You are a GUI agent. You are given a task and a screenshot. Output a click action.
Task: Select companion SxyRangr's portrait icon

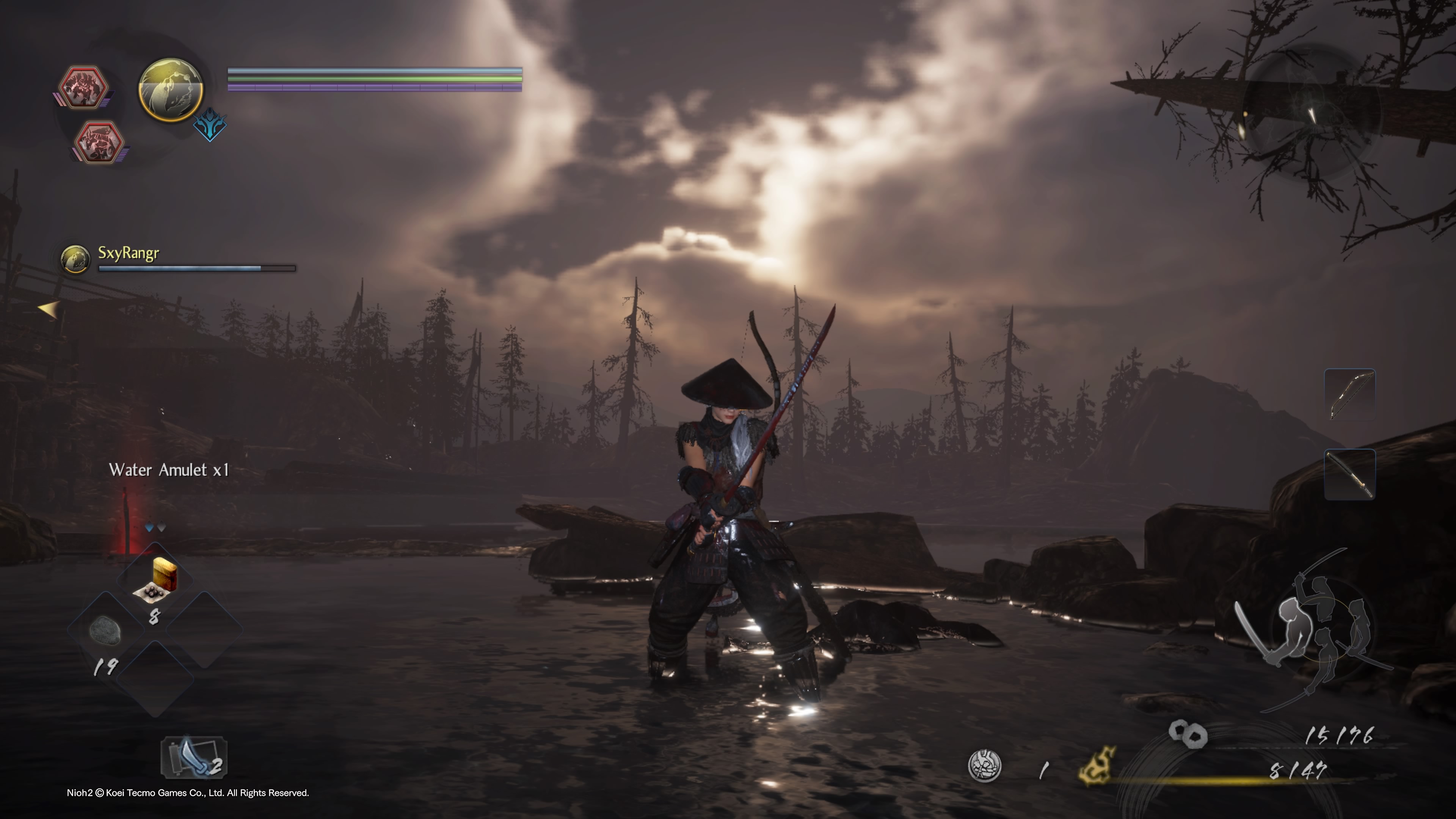point(75,259)
